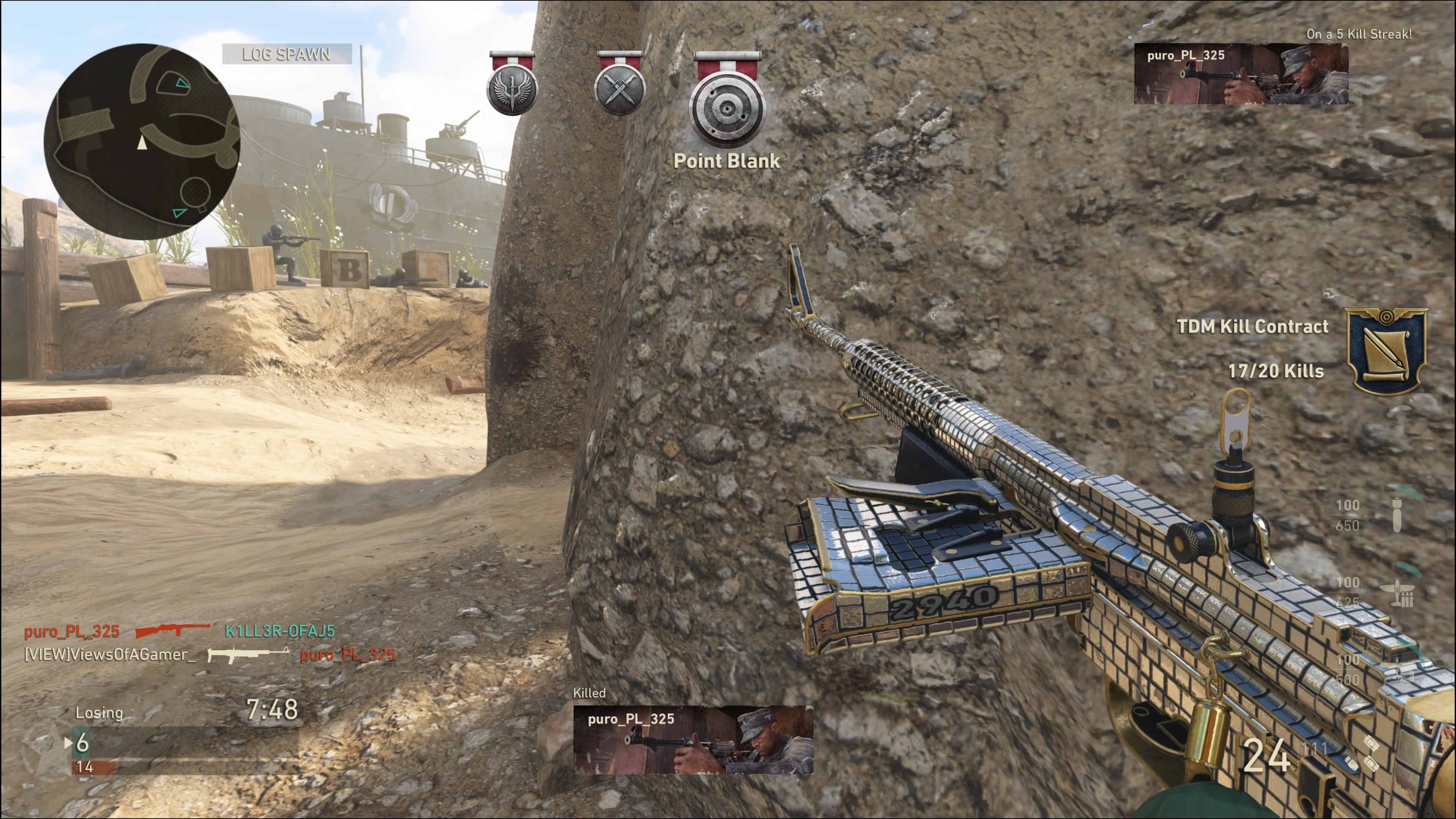1456x819 pixels.
Task: Click the circular minimap
Action: click(142, 142)
